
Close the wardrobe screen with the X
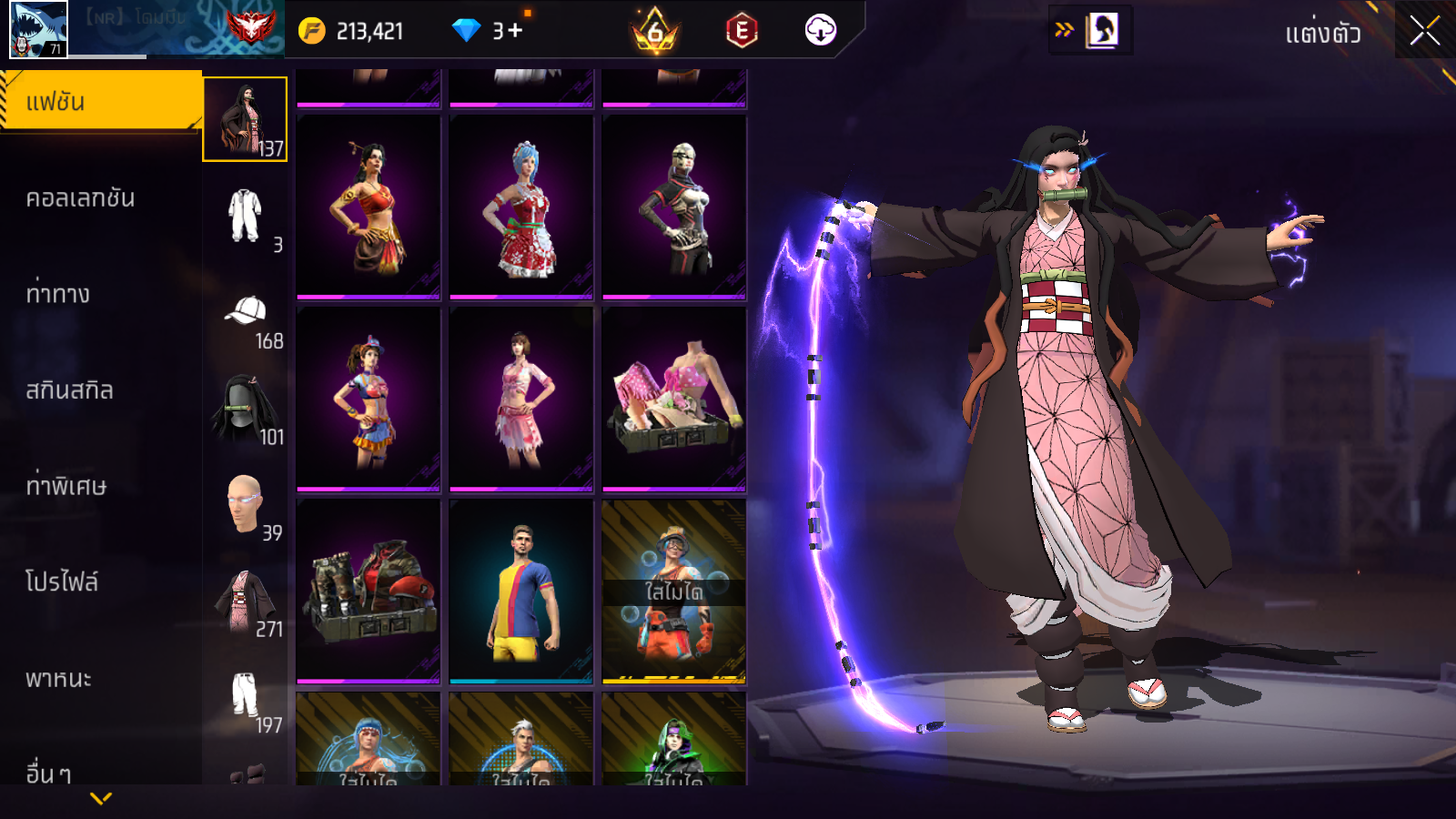[x=1424, y=31]
